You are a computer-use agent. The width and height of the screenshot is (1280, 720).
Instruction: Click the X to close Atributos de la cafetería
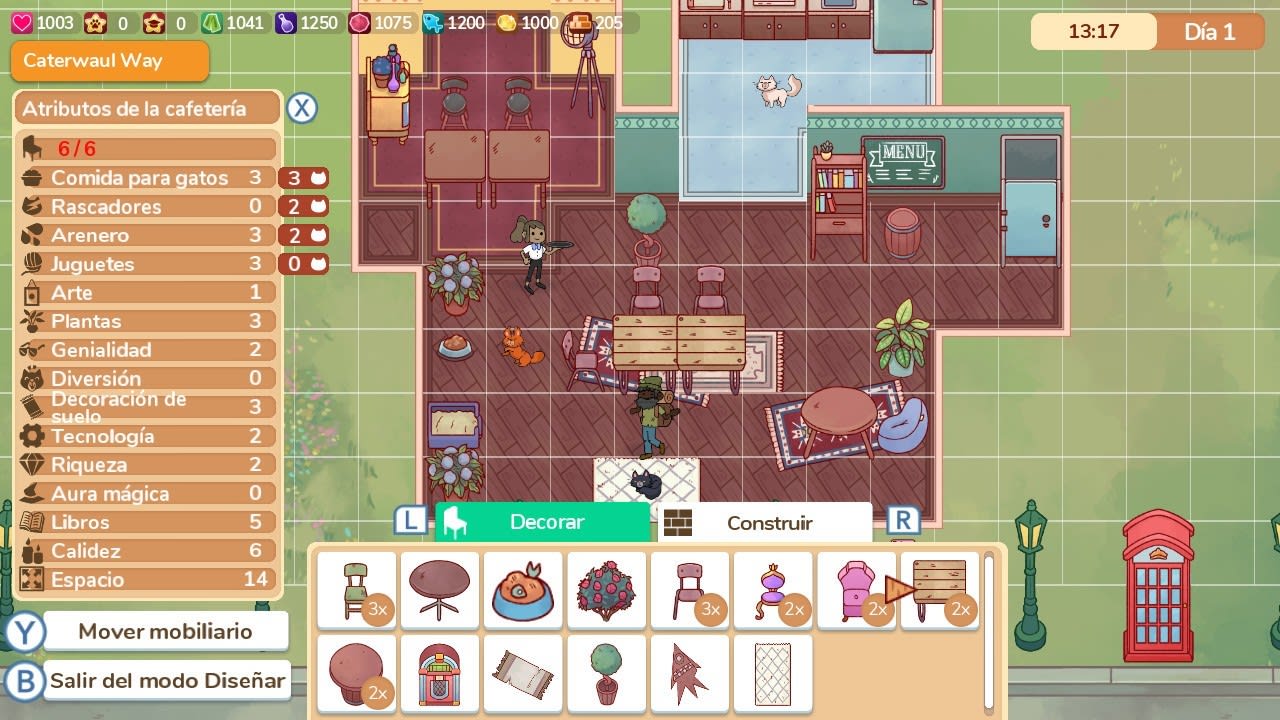coord(302,109)
